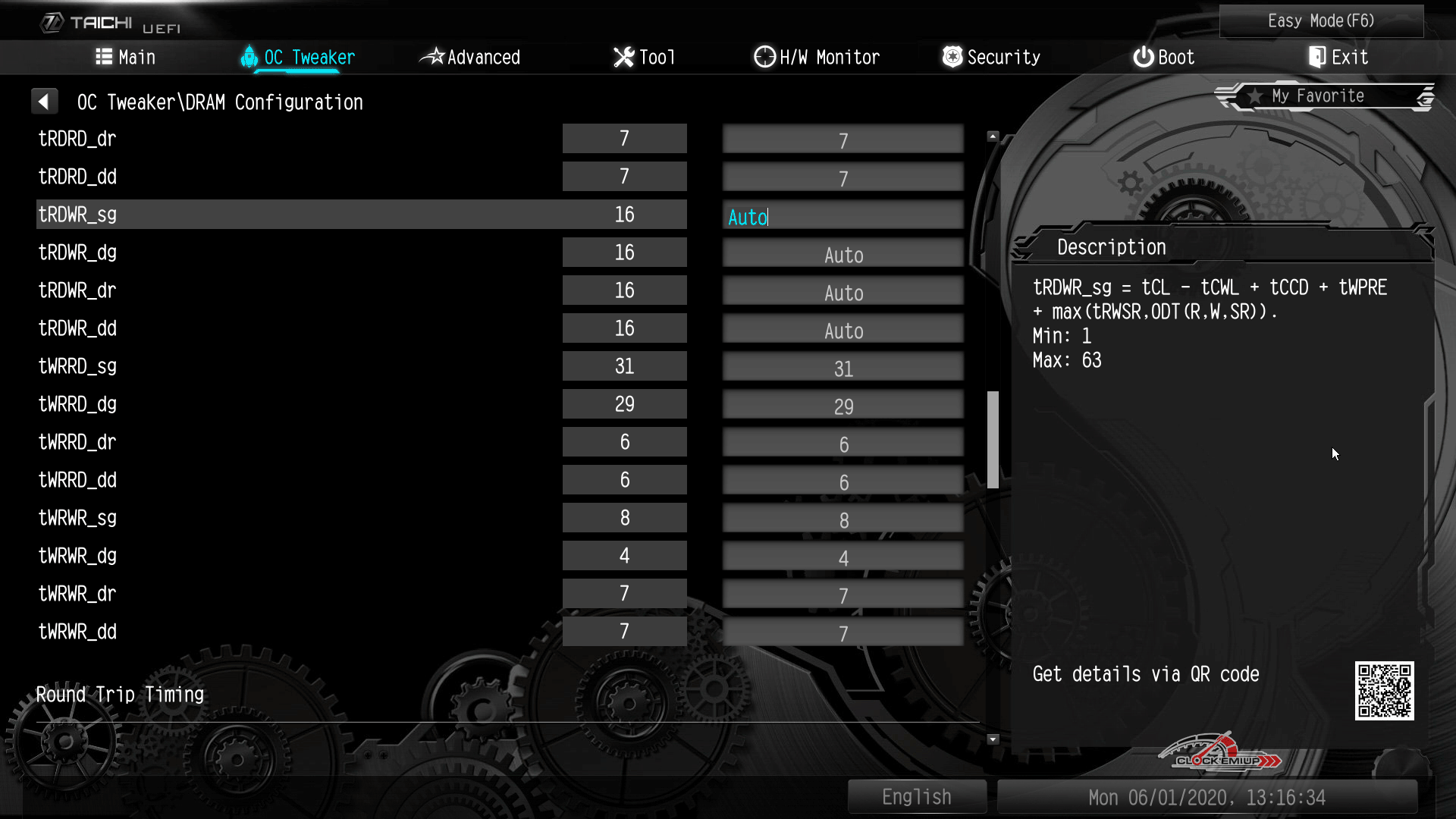Select the tWRWR_sg setting field
Image resolution: width=1456 pixels, height=819 pixels.
[843, 520]
